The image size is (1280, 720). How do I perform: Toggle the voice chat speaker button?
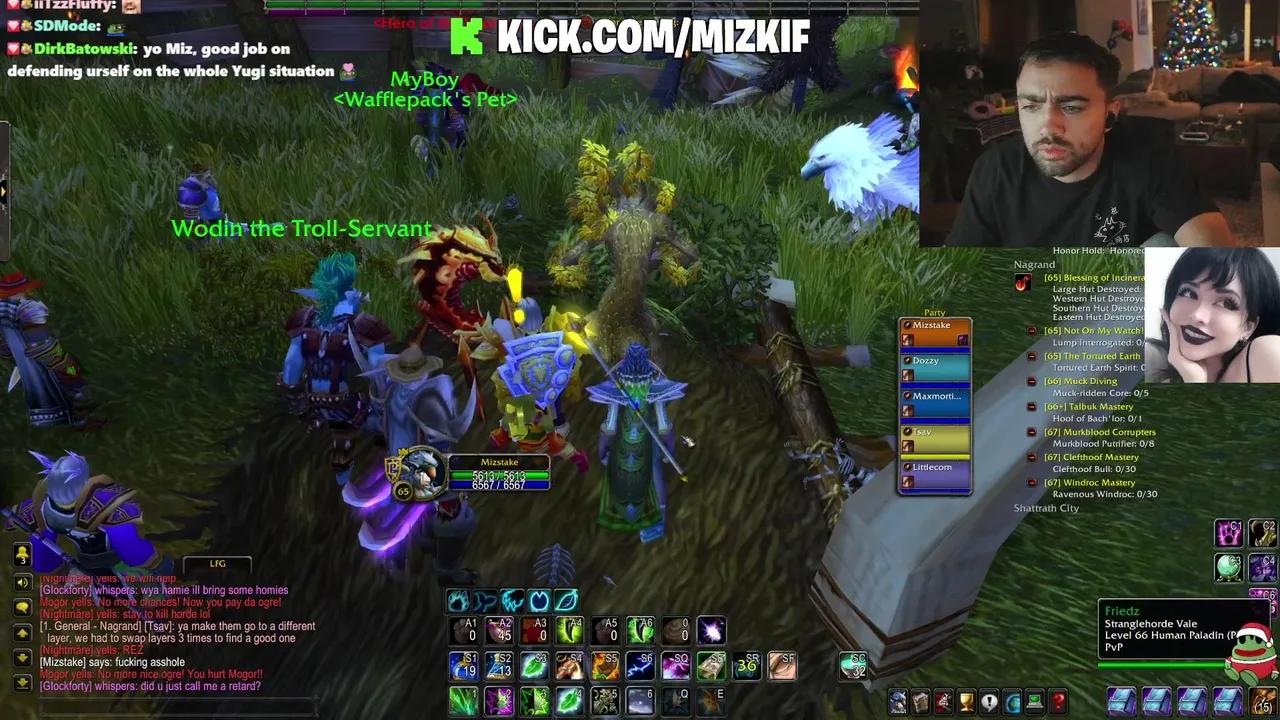(22, 582)
